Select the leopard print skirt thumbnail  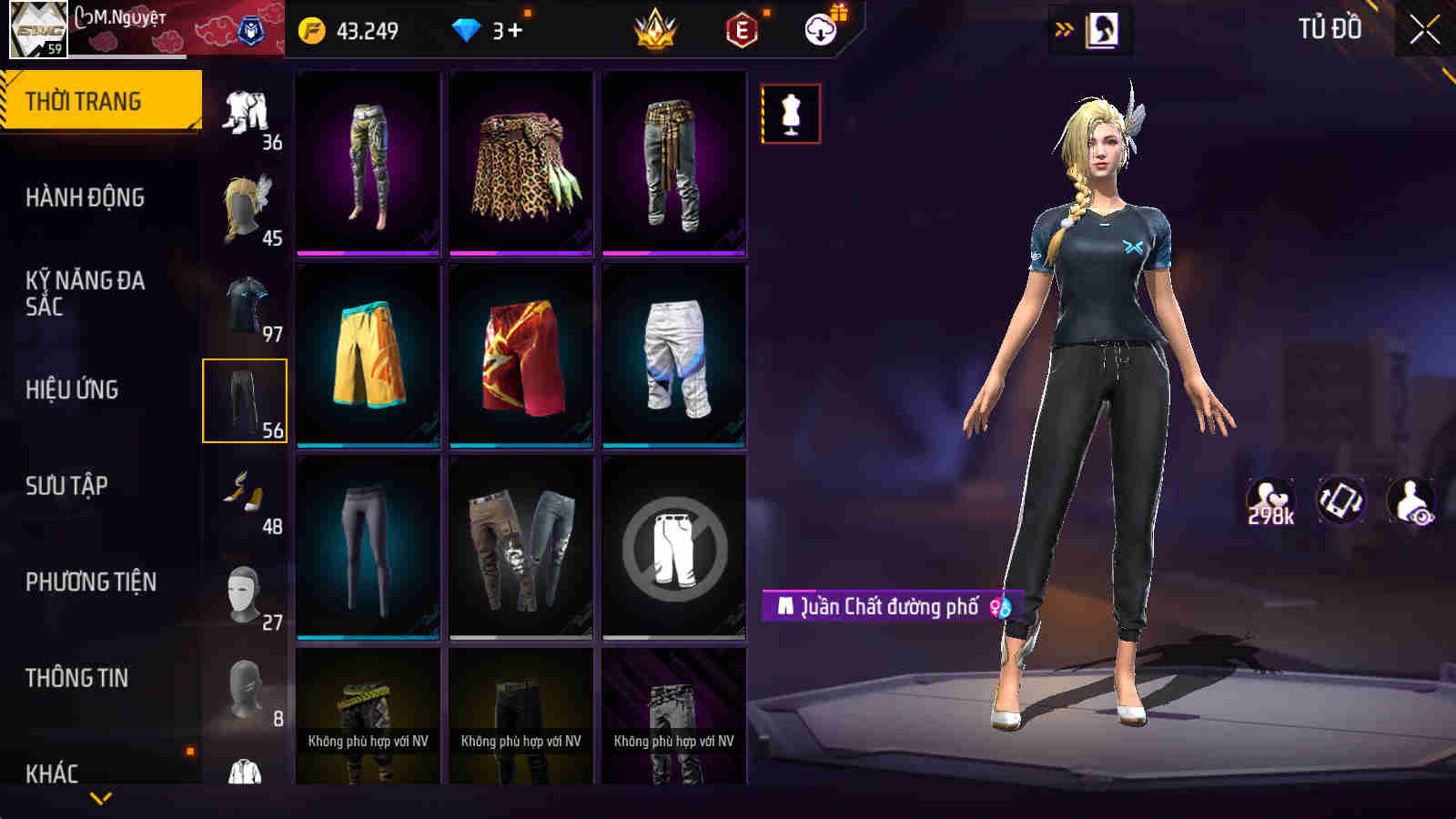521,164
